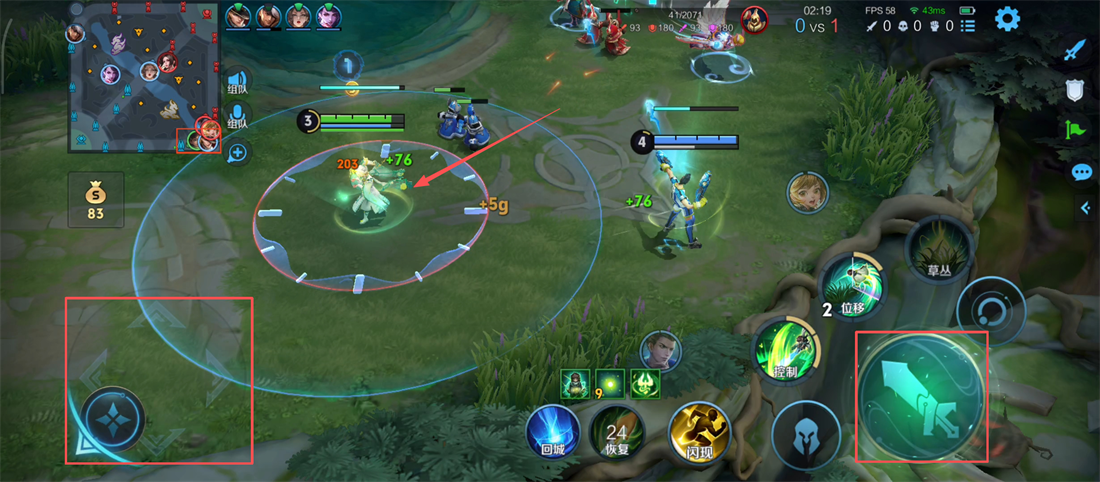Open the shop via the gold bag
Viewport: 1100px width, 482px height.
(x=96, y=198)
